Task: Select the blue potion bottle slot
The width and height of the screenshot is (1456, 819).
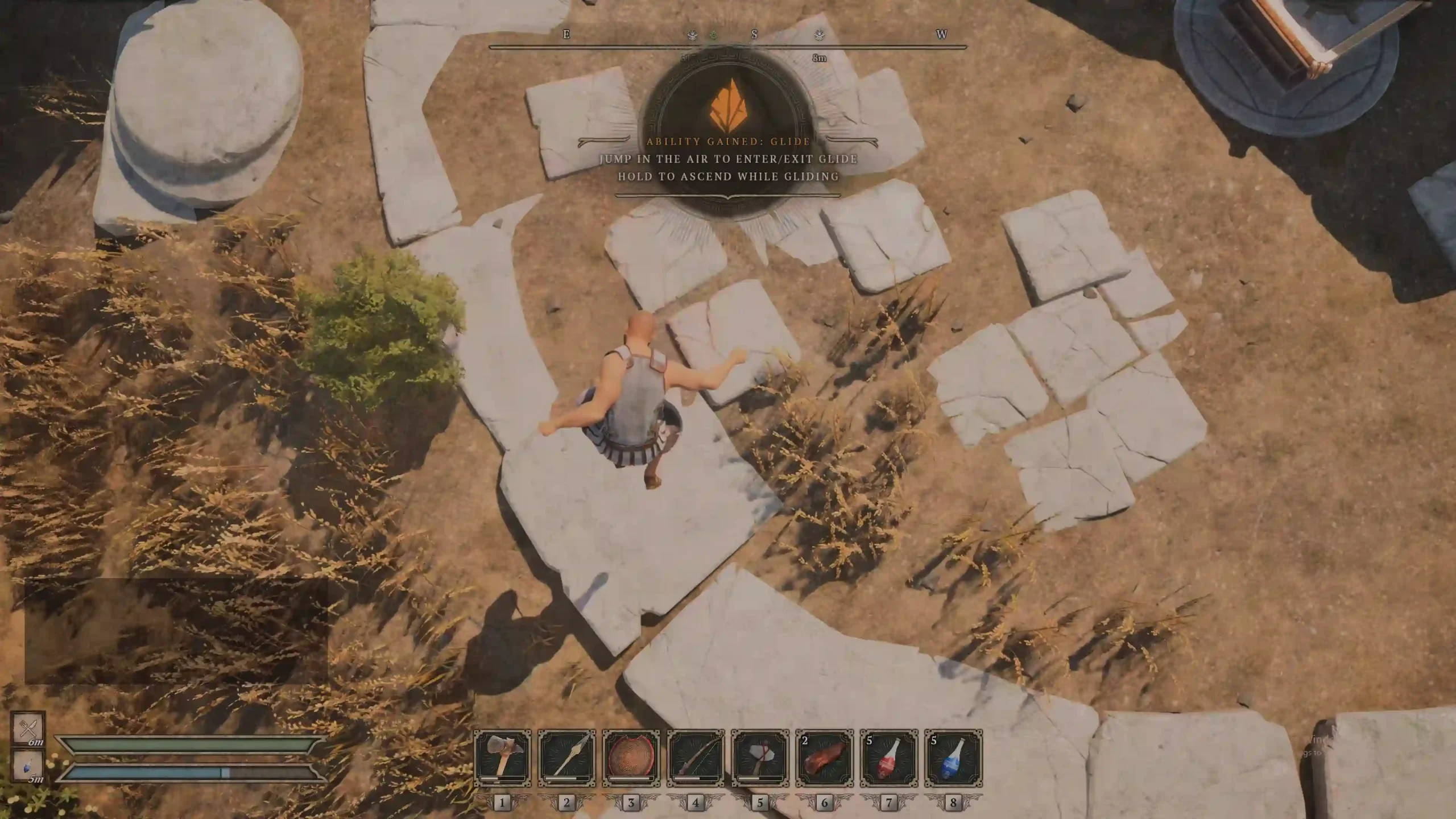Action: [953, 758]
